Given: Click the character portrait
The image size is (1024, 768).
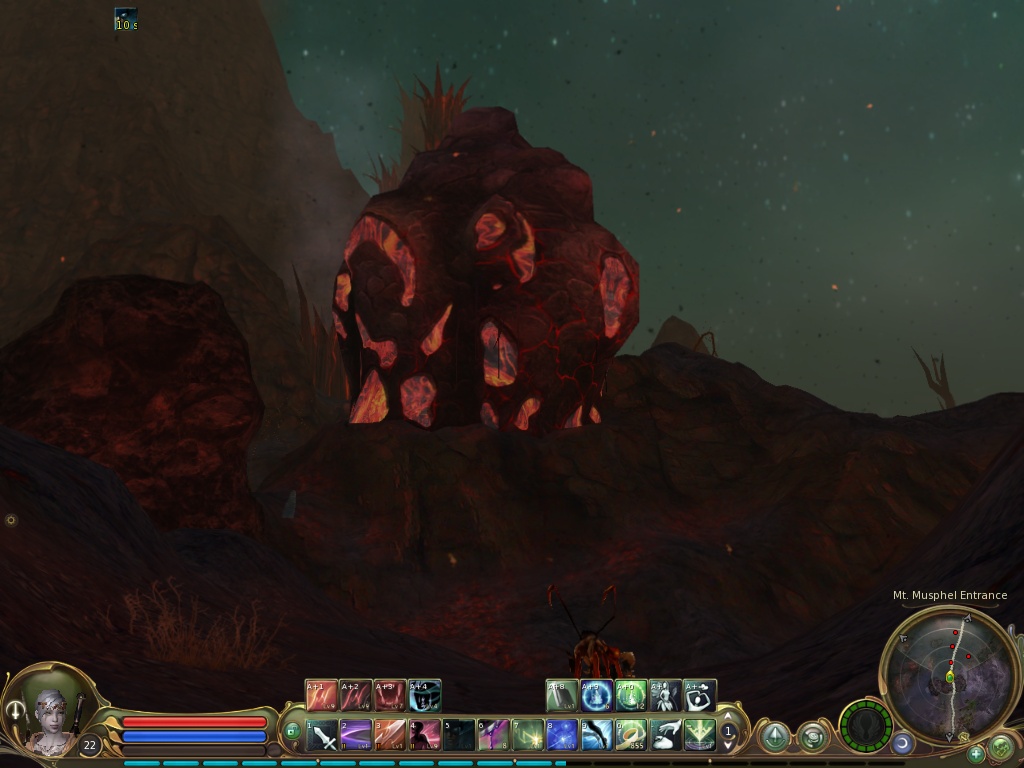Looking at the screenshot, I should pyautogui.click(x=52, y=714).
